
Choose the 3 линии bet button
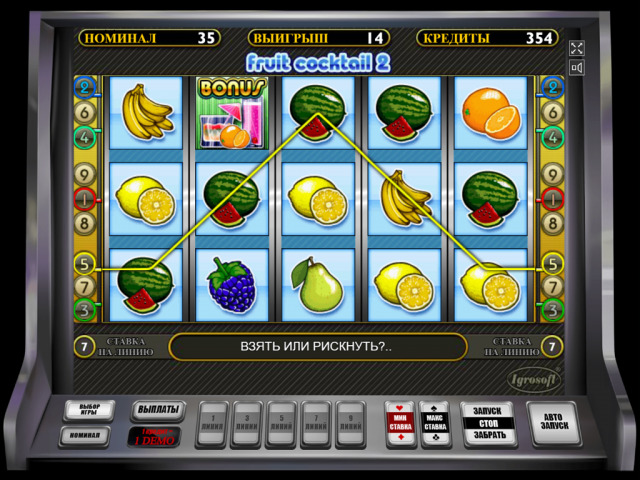248,423
